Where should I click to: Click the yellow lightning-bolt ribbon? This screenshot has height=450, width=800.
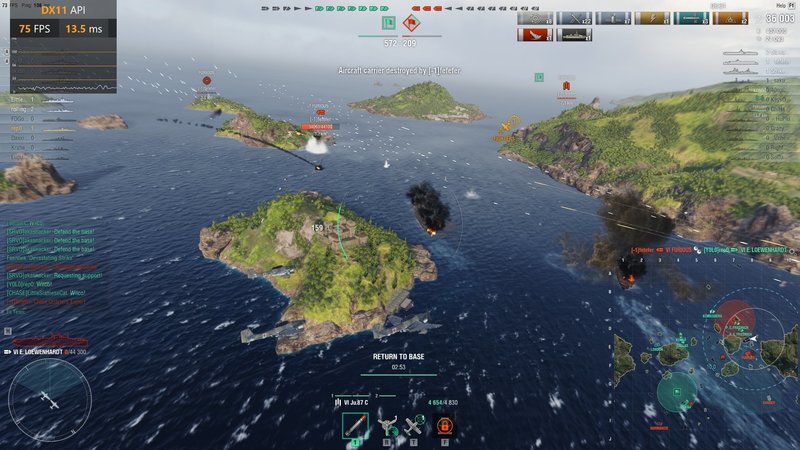coord(652,18)
